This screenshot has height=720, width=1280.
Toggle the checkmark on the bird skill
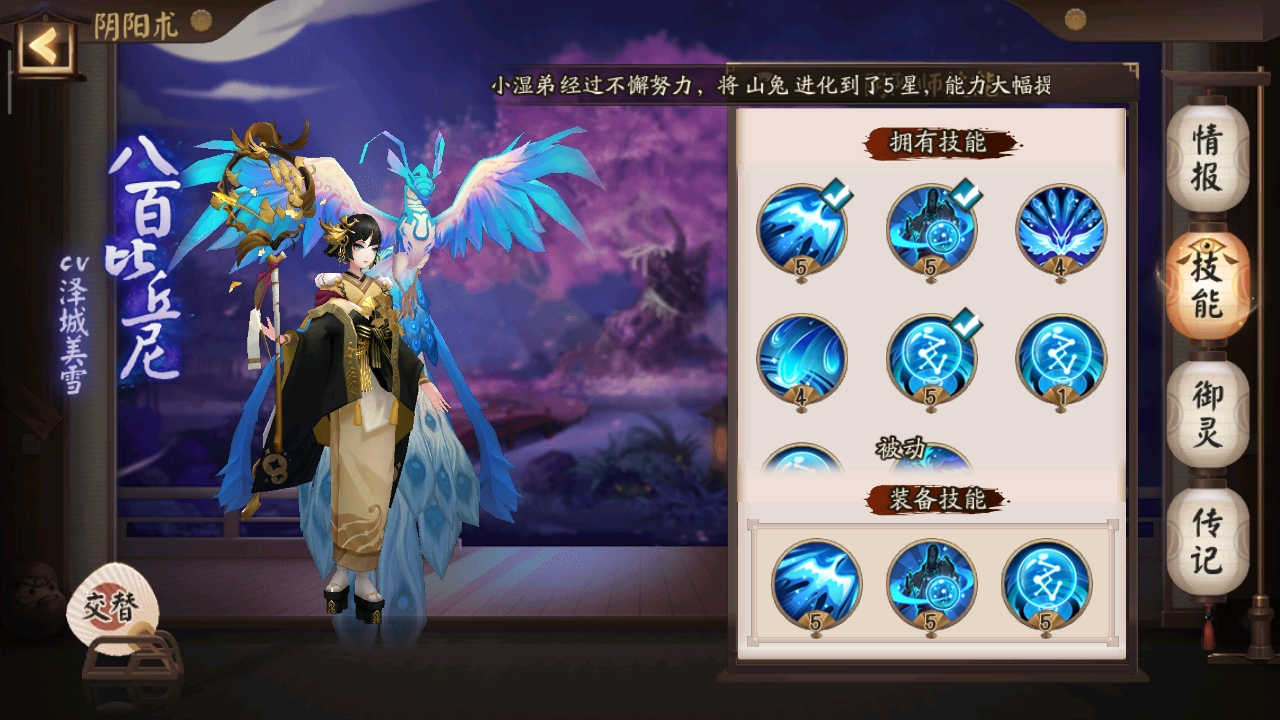point(835,192)
